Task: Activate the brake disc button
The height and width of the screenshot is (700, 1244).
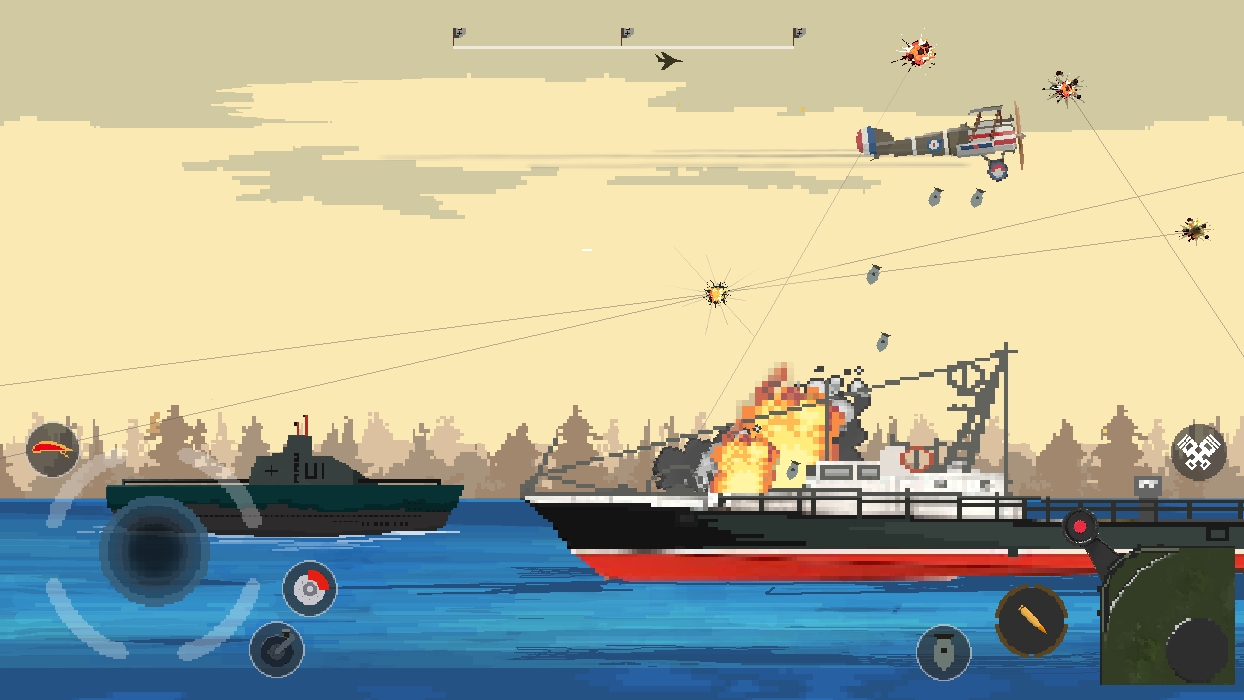Action: pos(309,588)
